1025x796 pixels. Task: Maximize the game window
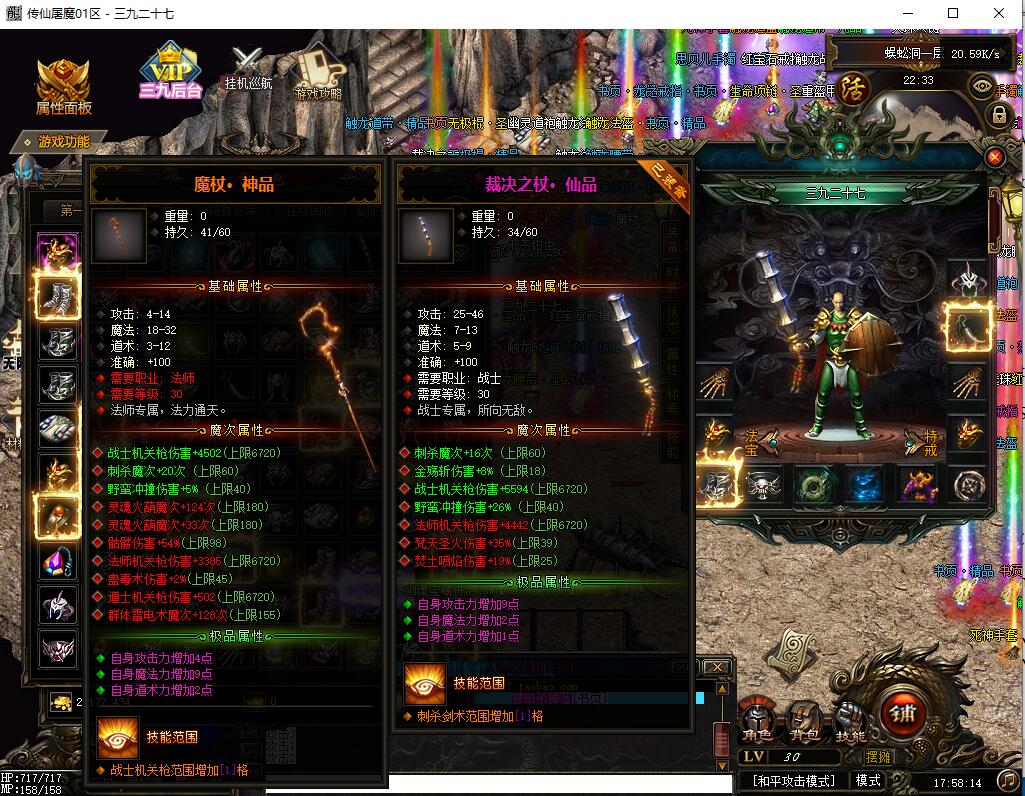[x=953, y=14]
